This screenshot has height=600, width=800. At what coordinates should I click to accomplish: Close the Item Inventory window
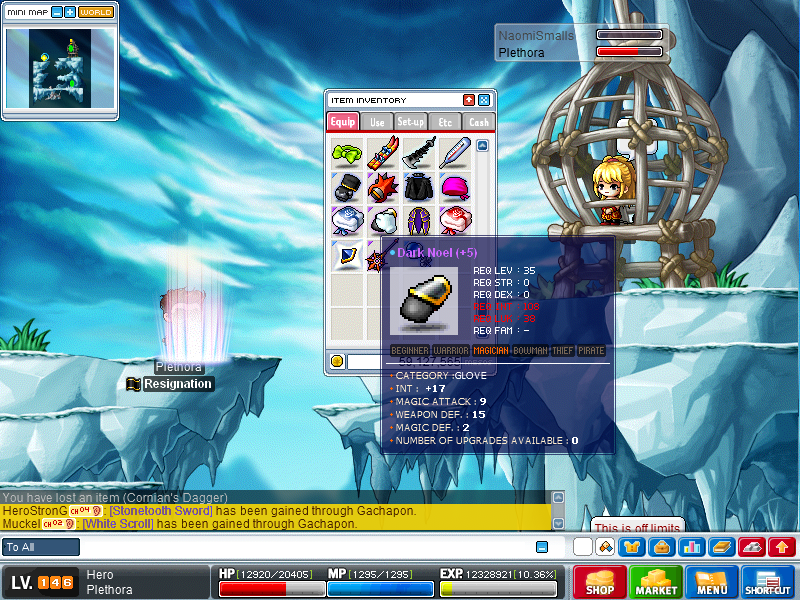pos(484,100)
